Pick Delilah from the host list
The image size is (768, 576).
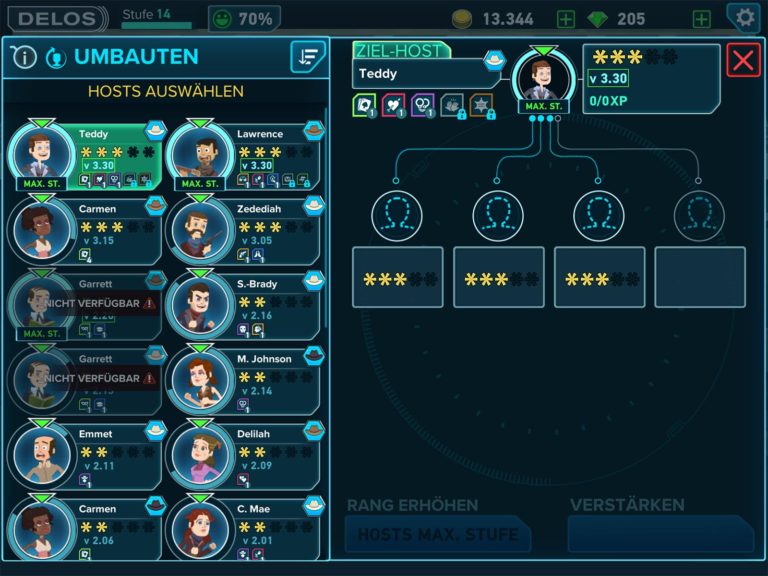coord(243,455)
